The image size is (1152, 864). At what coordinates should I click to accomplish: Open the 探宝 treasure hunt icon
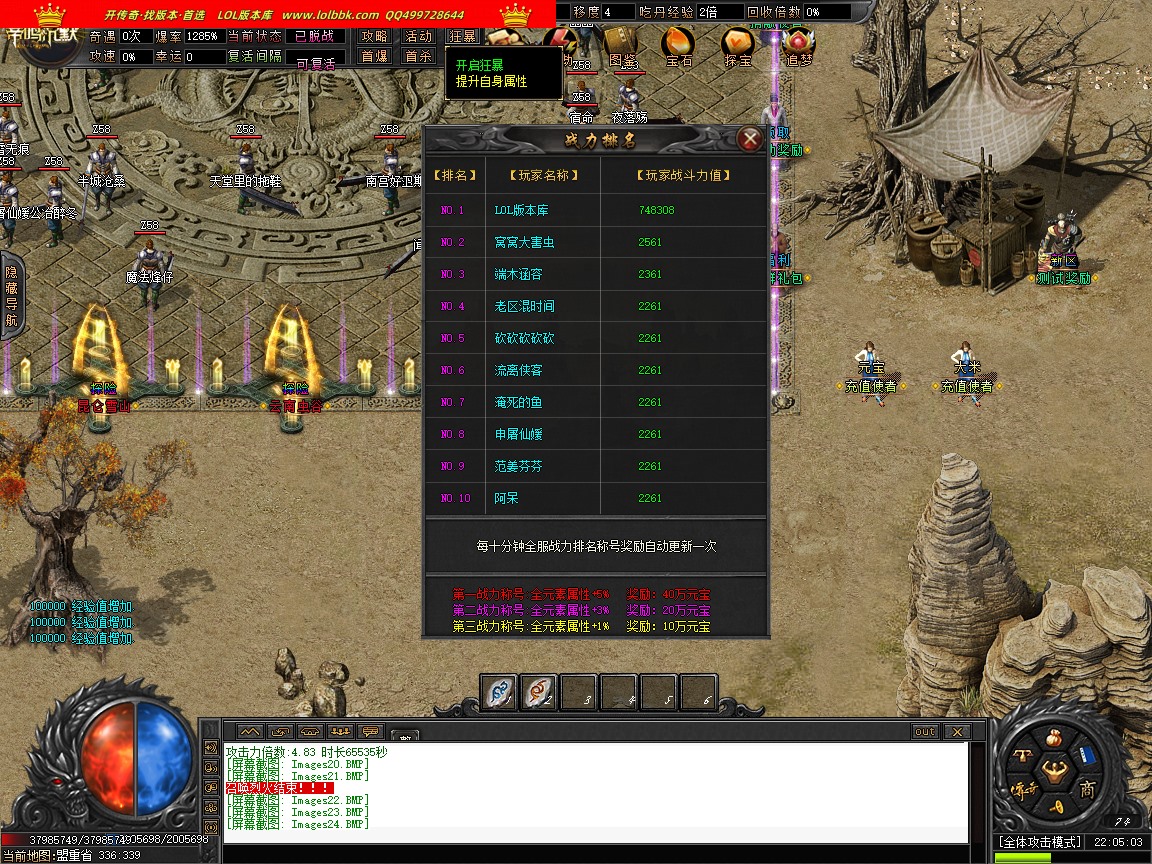tap(739, 45)
